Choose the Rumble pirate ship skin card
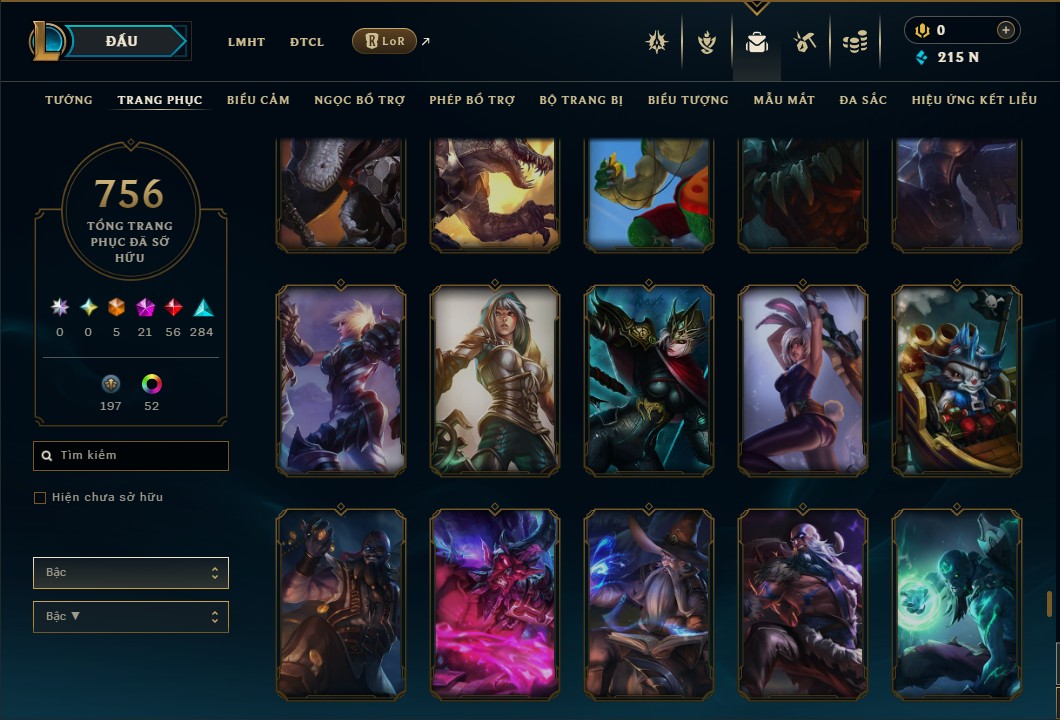The width and height of the screenshot is (1060, 720). coord(957,380)
